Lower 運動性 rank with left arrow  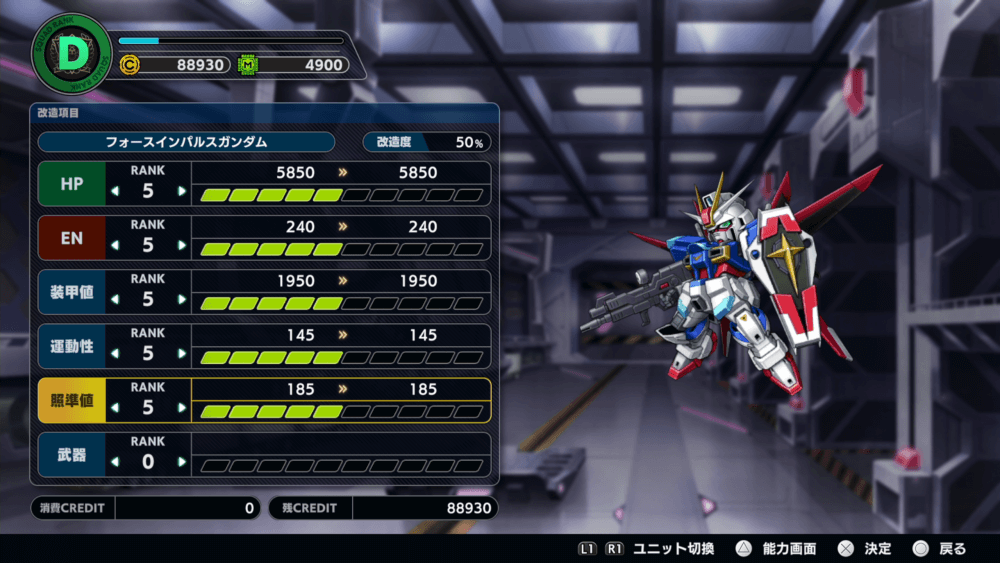point(114,353)
